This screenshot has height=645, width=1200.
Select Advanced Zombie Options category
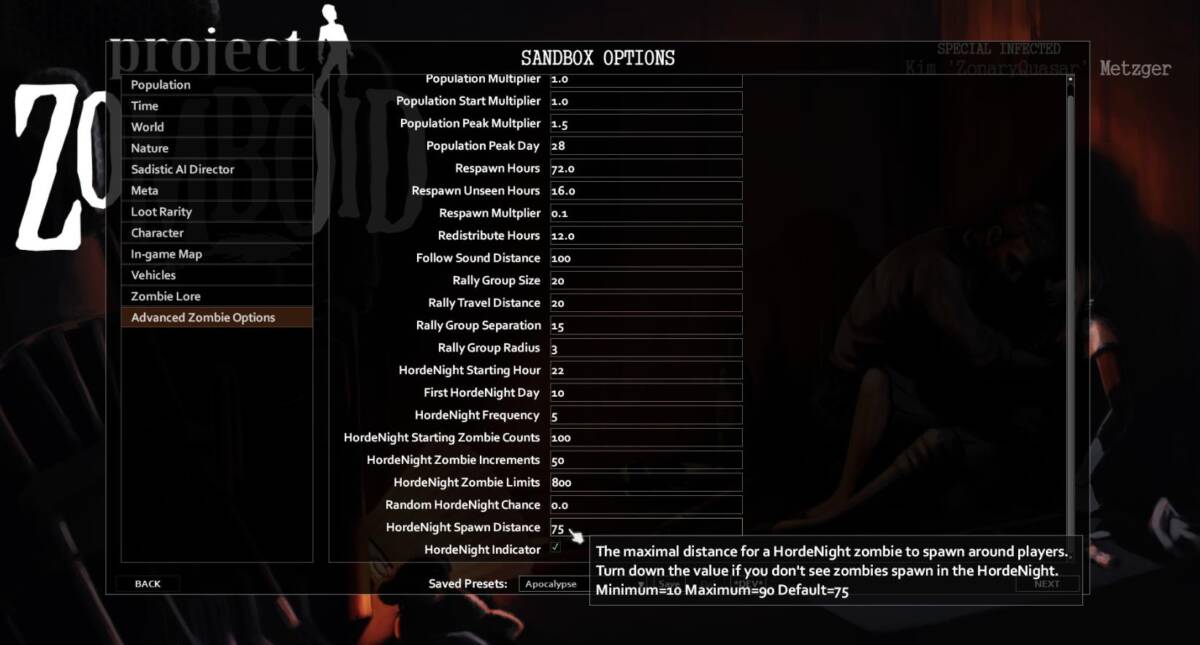(x=216, y=318)
